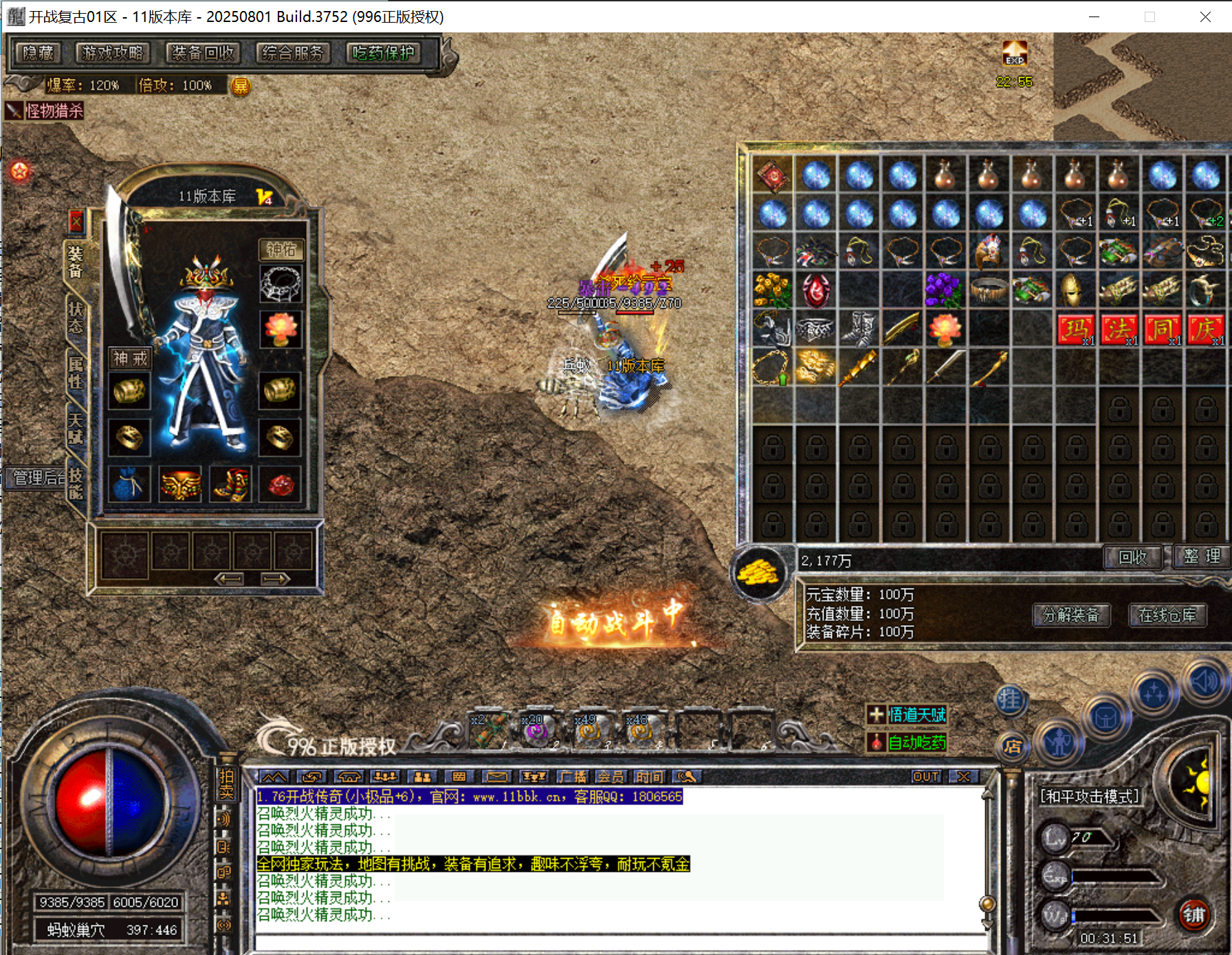Close the game window
Screen dimensions: 1232x955
[x=1205, y=17]
